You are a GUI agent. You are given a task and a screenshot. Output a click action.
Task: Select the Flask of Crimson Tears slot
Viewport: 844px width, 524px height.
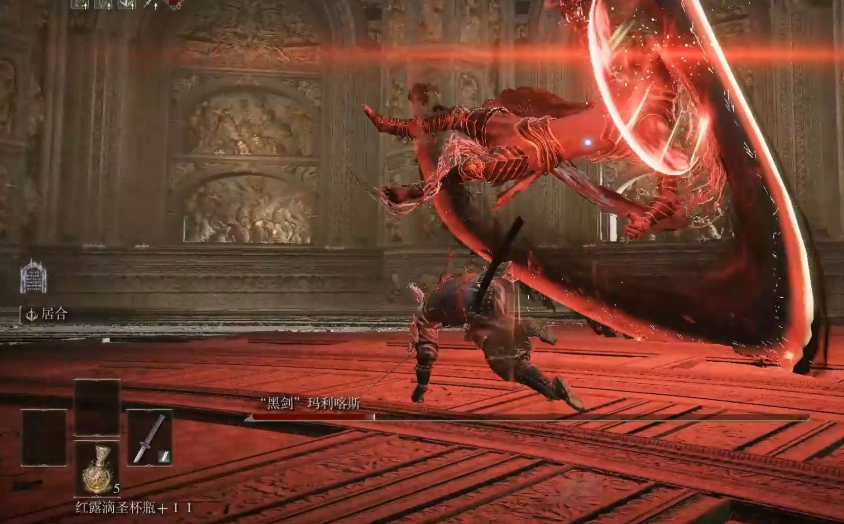[x=97, y=467]
